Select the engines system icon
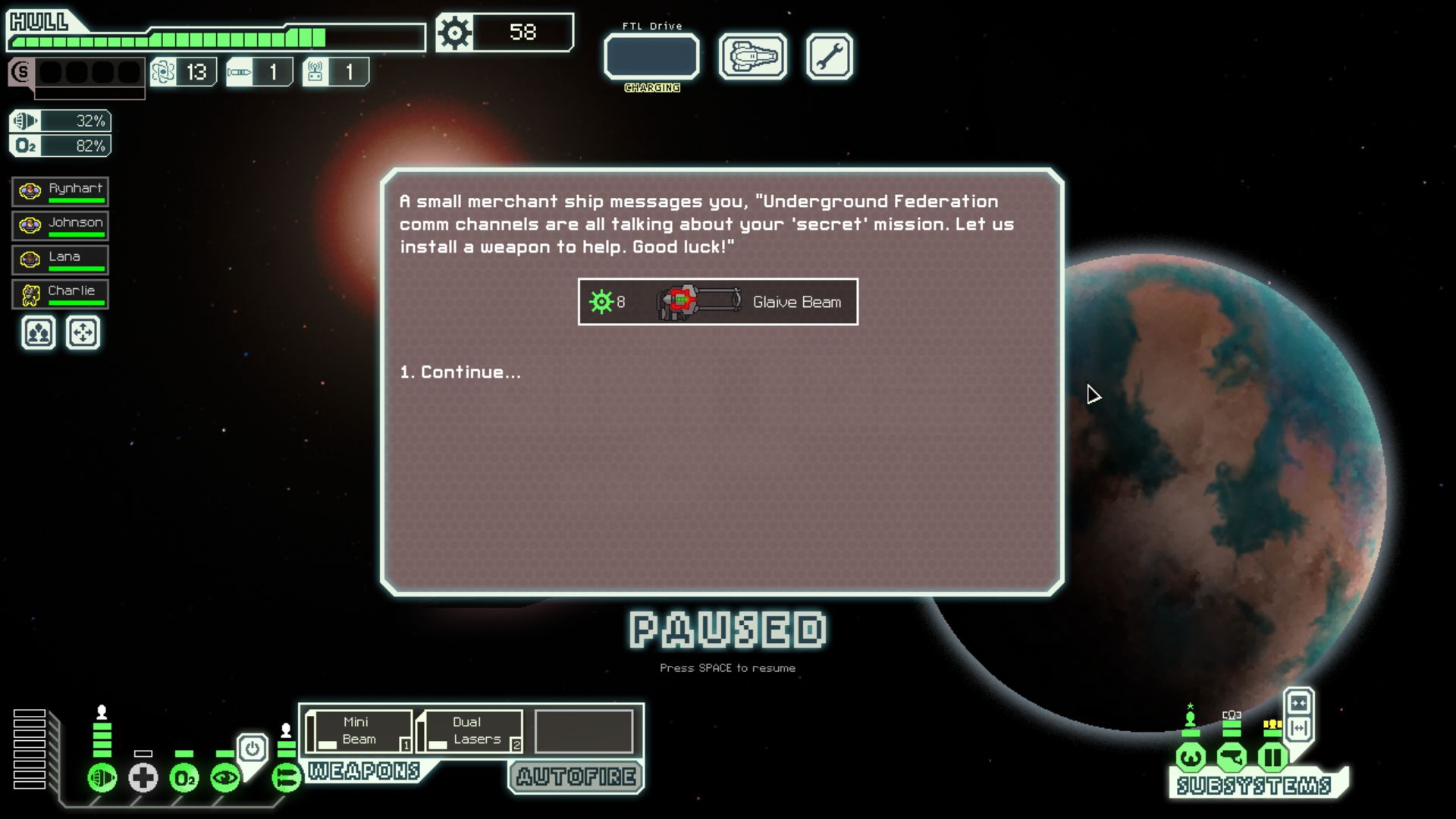This screenshot has height=819, width=1456. 102,777
